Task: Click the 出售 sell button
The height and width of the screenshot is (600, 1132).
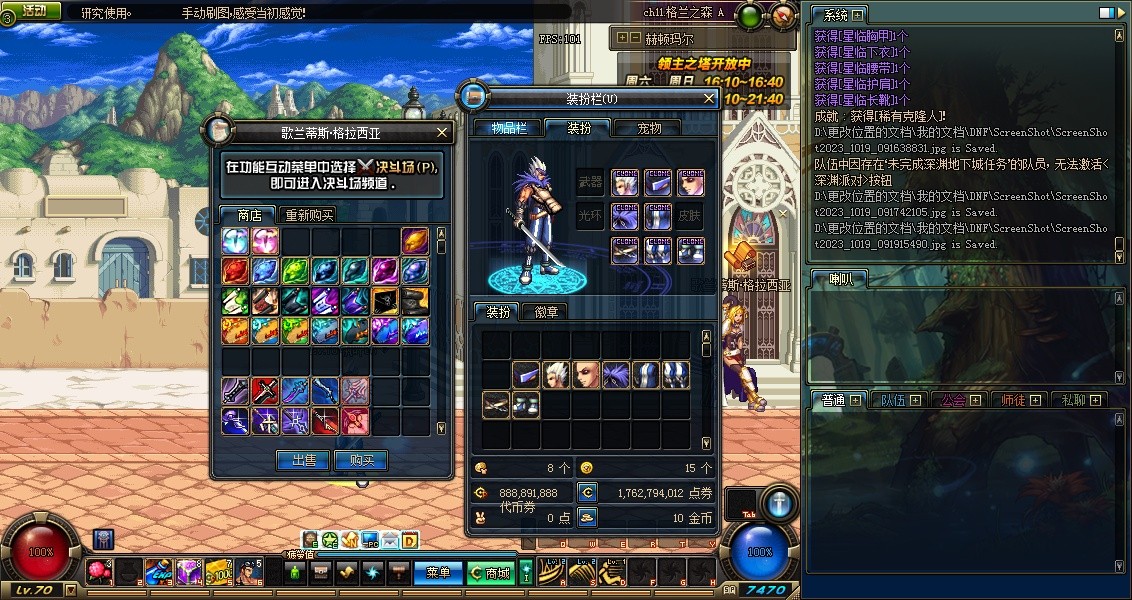Action: pyautogui.click(x=303, y=461)
